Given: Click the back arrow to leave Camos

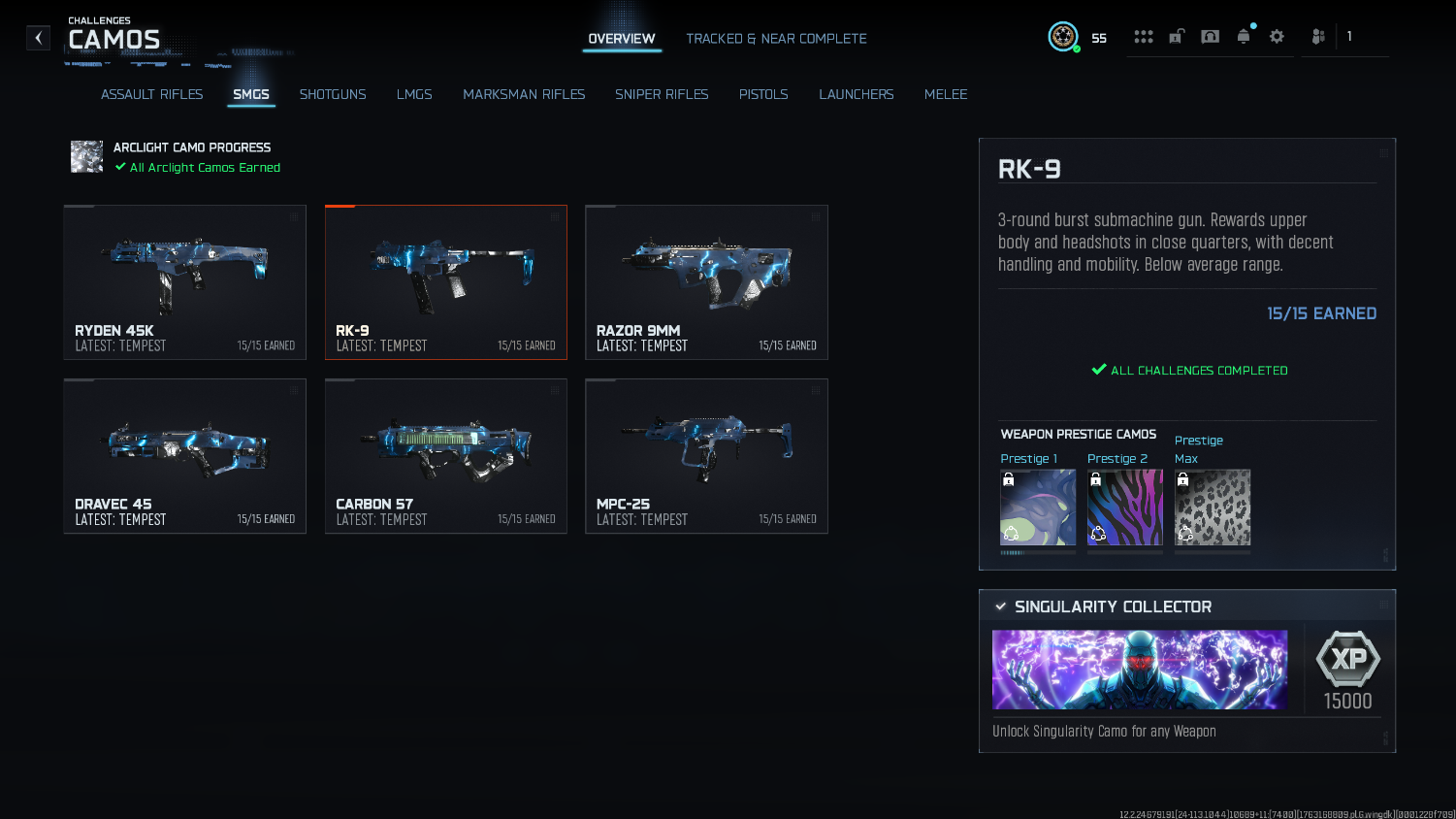Looking at the screenshot, I should tap(38, 37).
